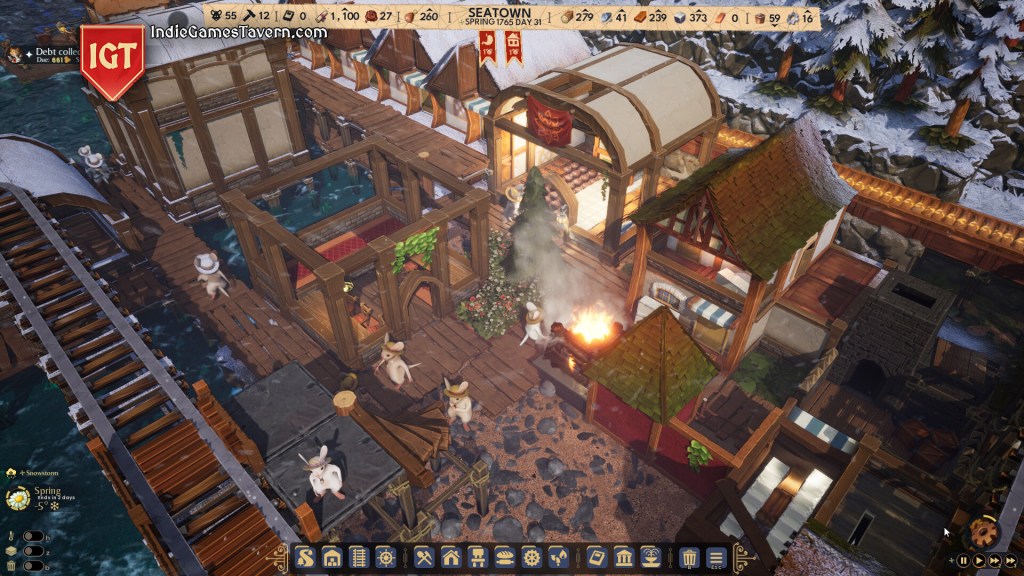Open the fountain decoration category
1024x576 pixels.
650,557
